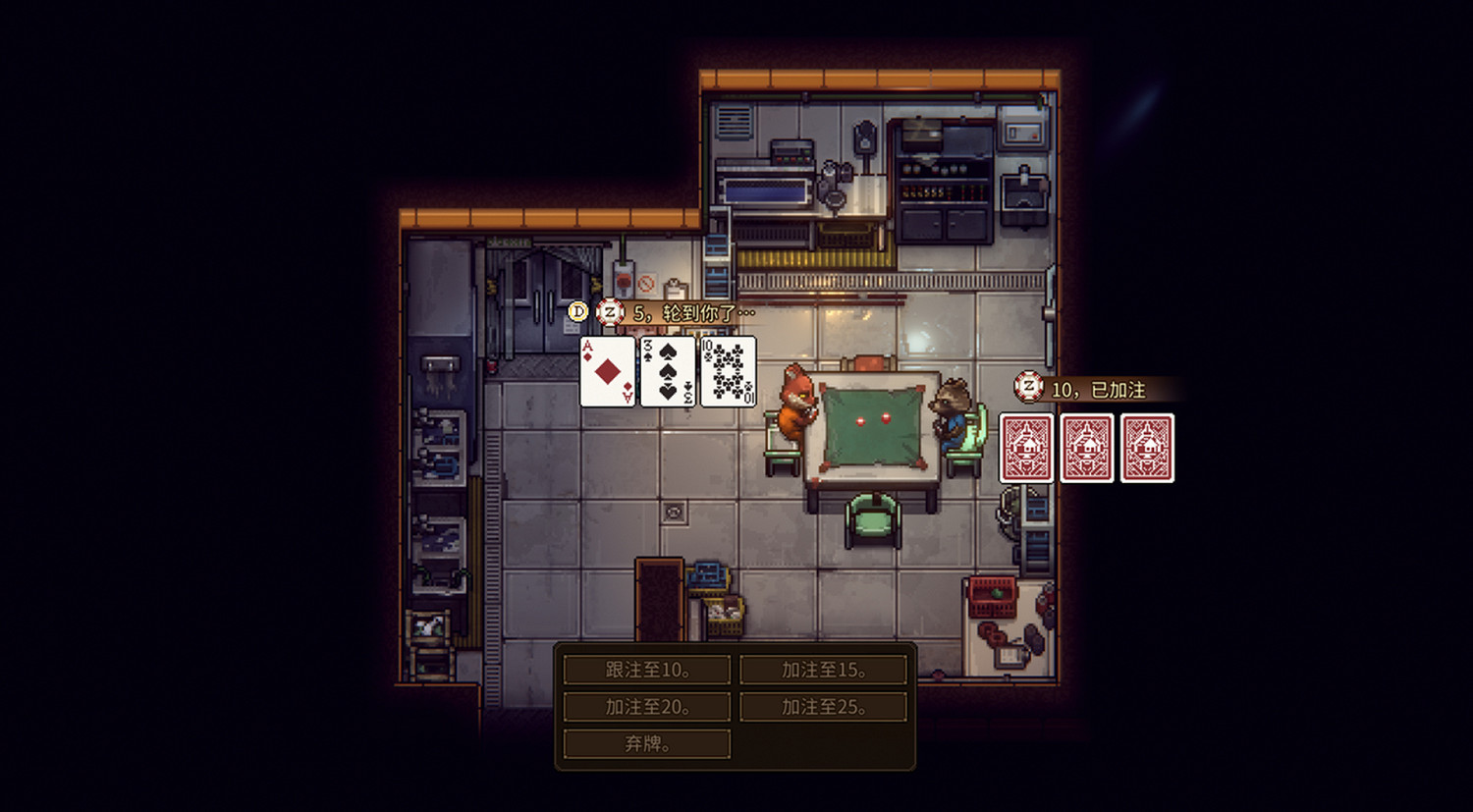Select the rightmost red card back
This screenshot has height=812, width=1473.
tap(1147, 448)
